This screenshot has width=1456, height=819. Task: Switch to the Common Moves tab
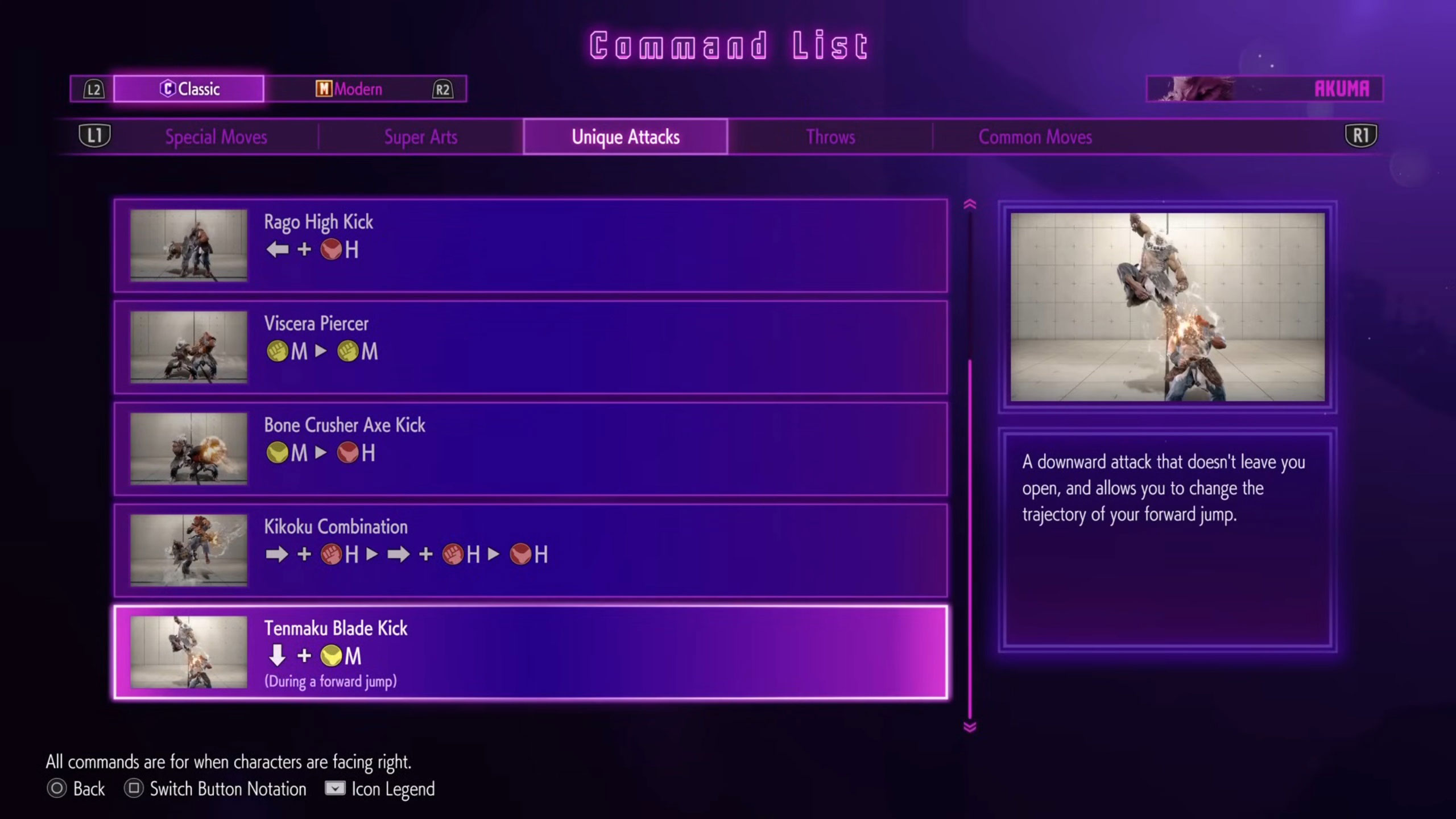point(1035,136)
